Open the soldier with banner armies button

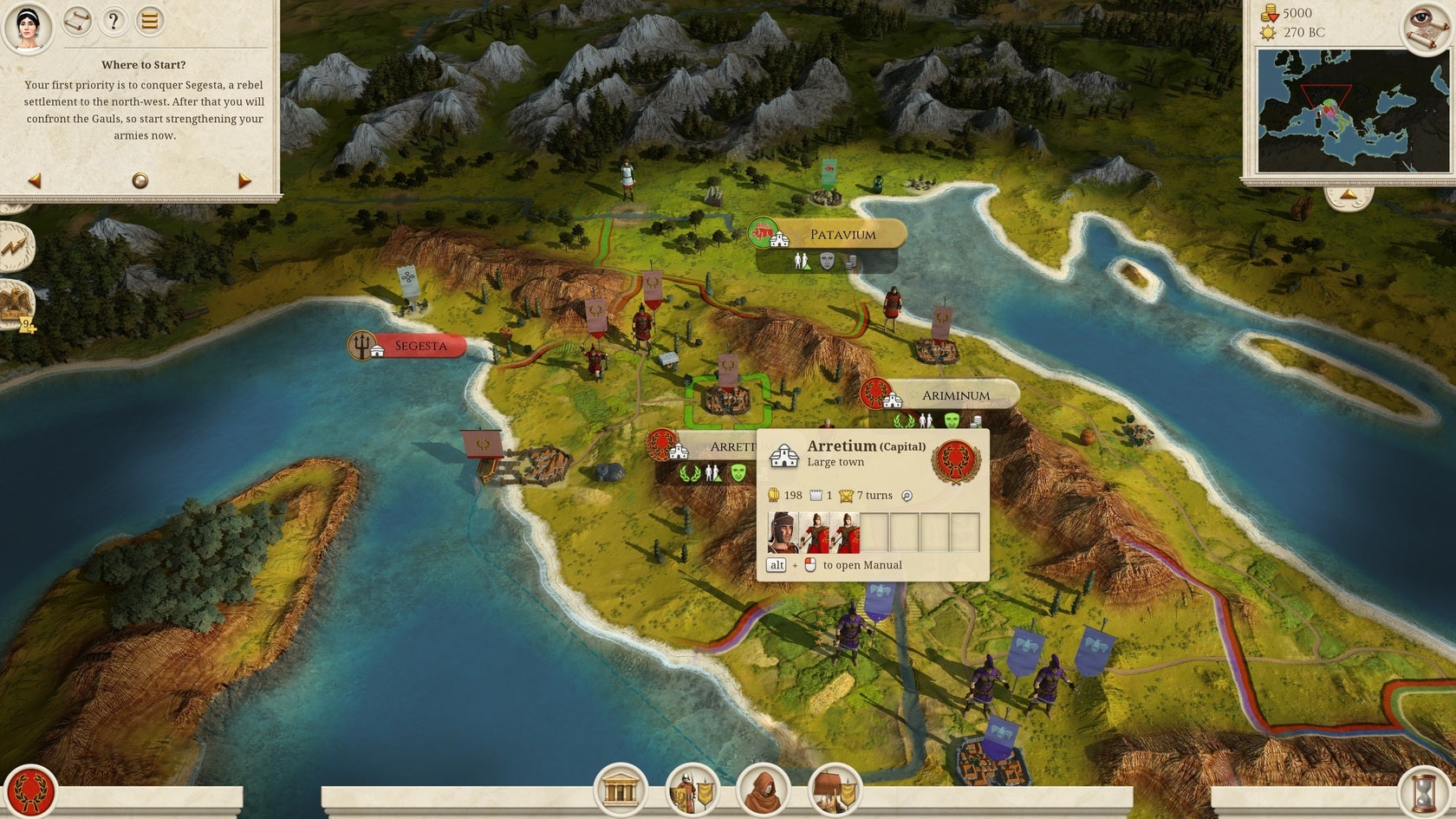tap(692, 790)
